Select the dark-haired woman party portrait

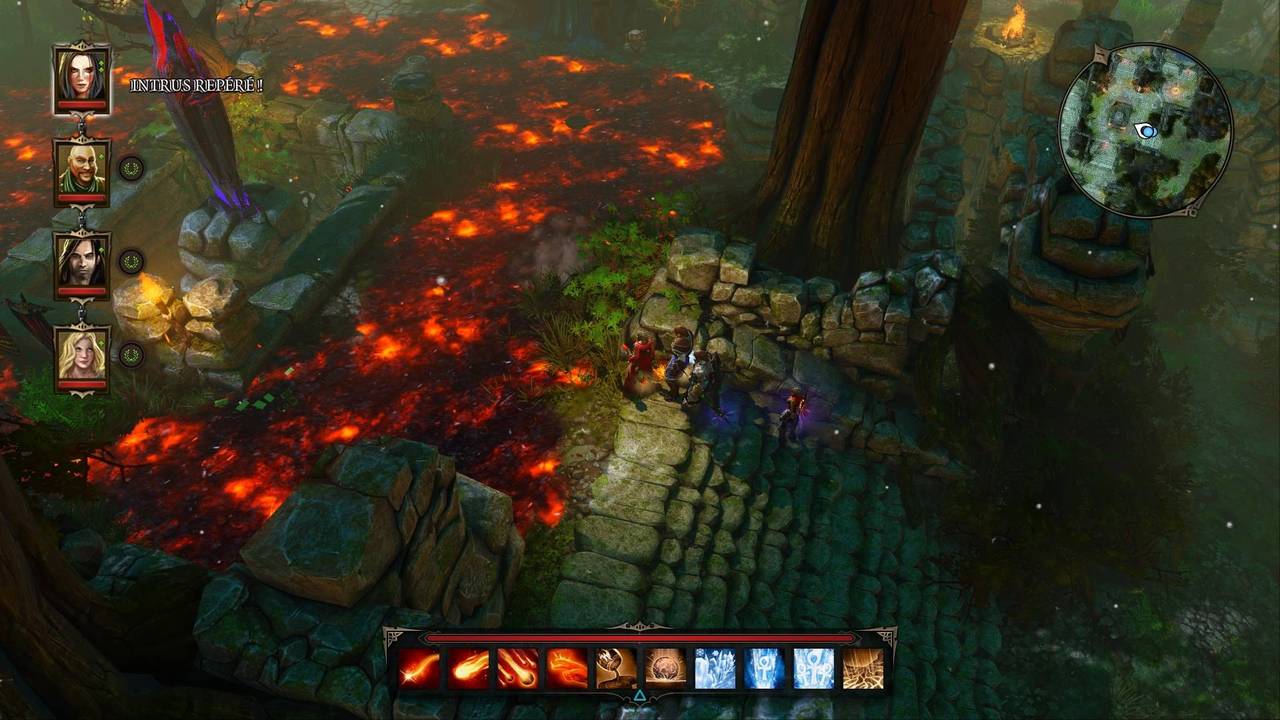tap(82, 75)
